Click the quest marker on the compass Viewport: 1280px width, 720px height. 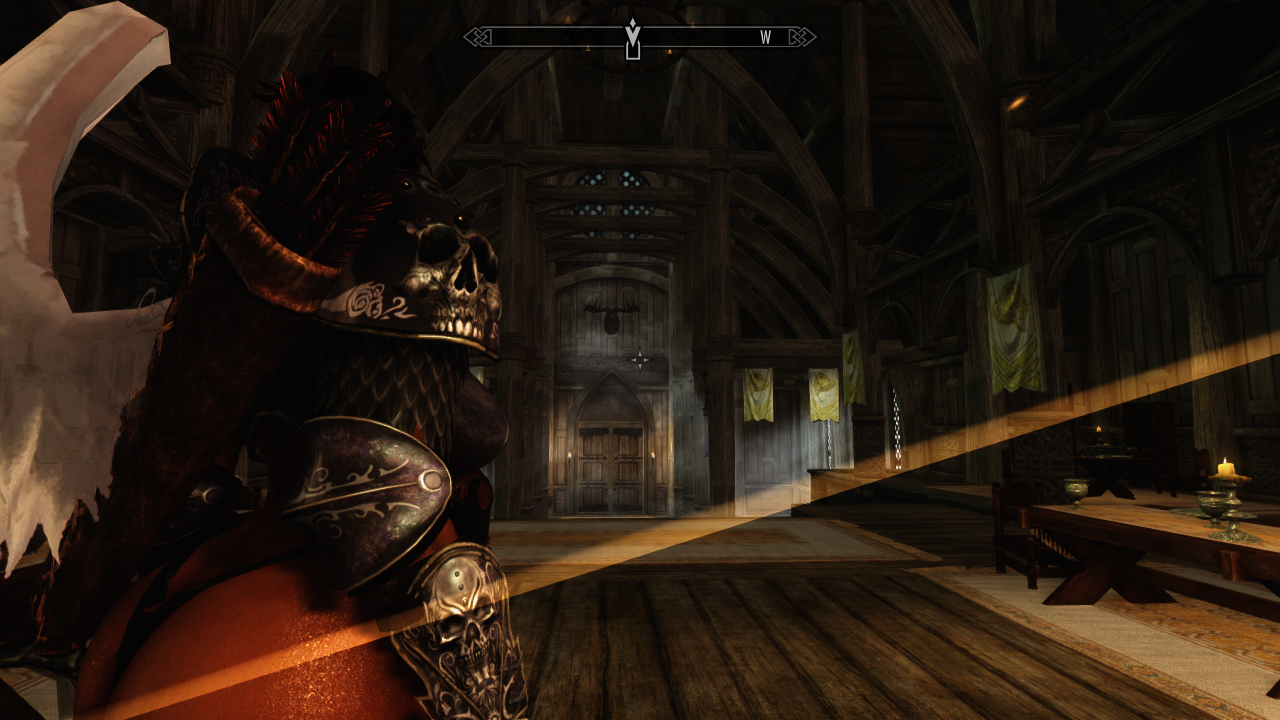(x=632, y=38)
